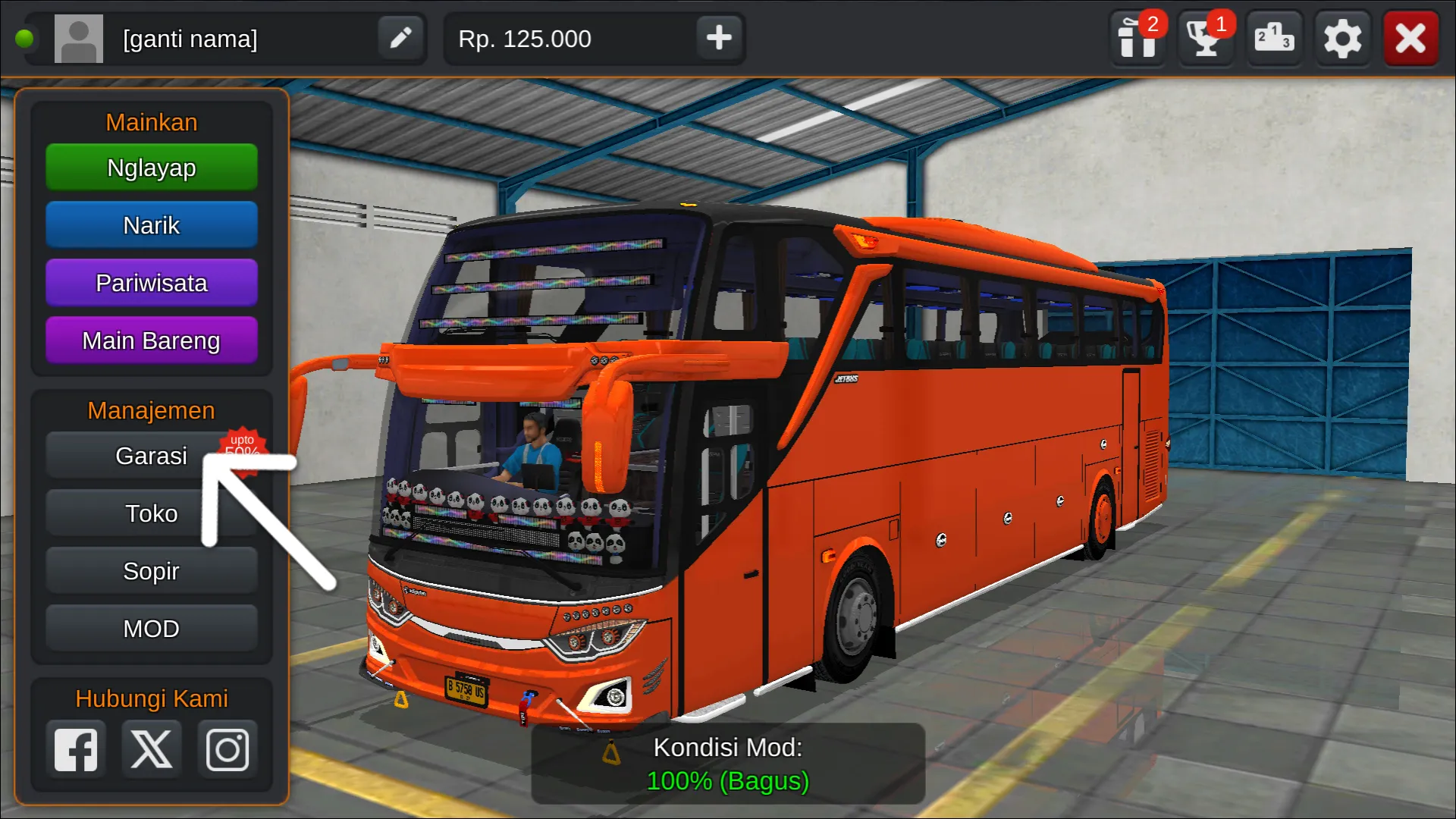Add money with the plus button
The width and height of the screenshot is (1456, 819).
pyautogui.click(x=719, y=38)
